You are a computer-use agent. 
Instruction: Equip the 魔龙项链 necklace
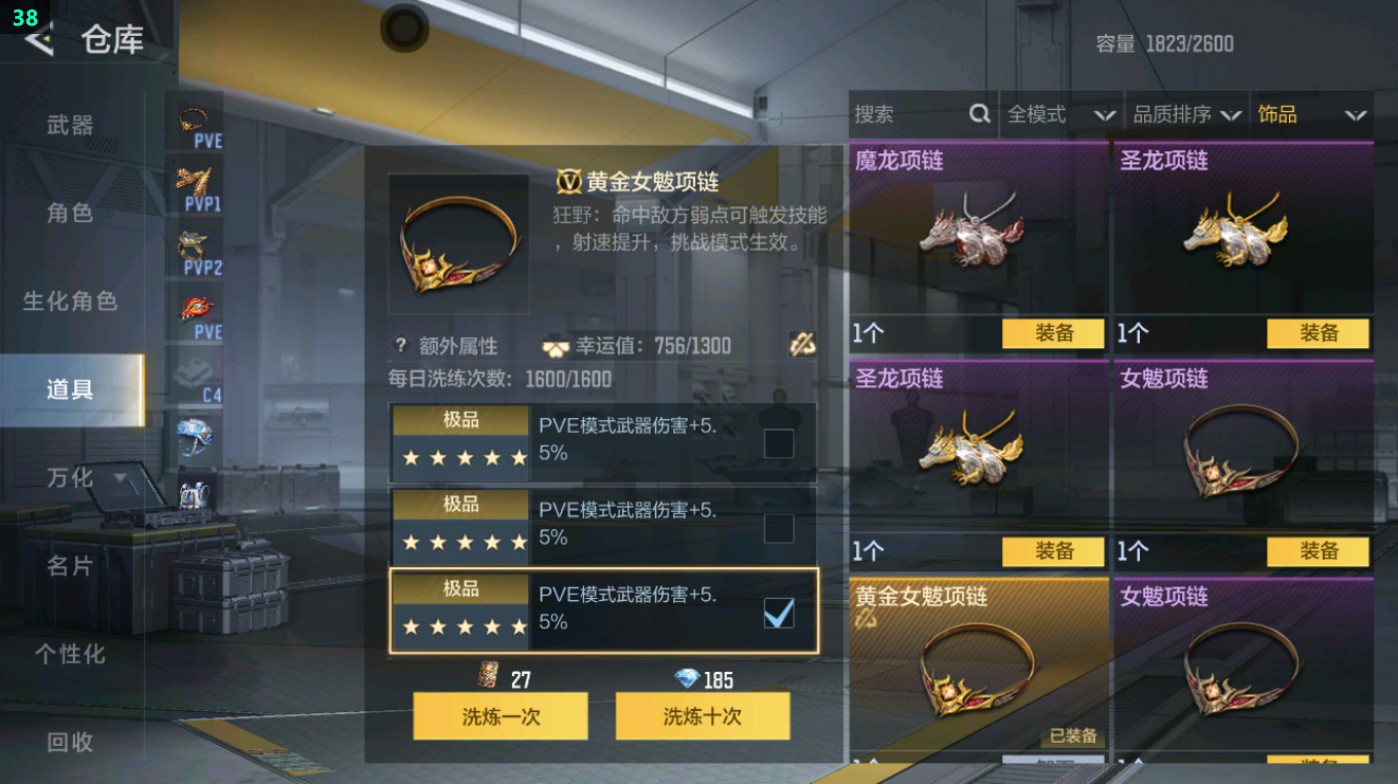(1052, 333)
